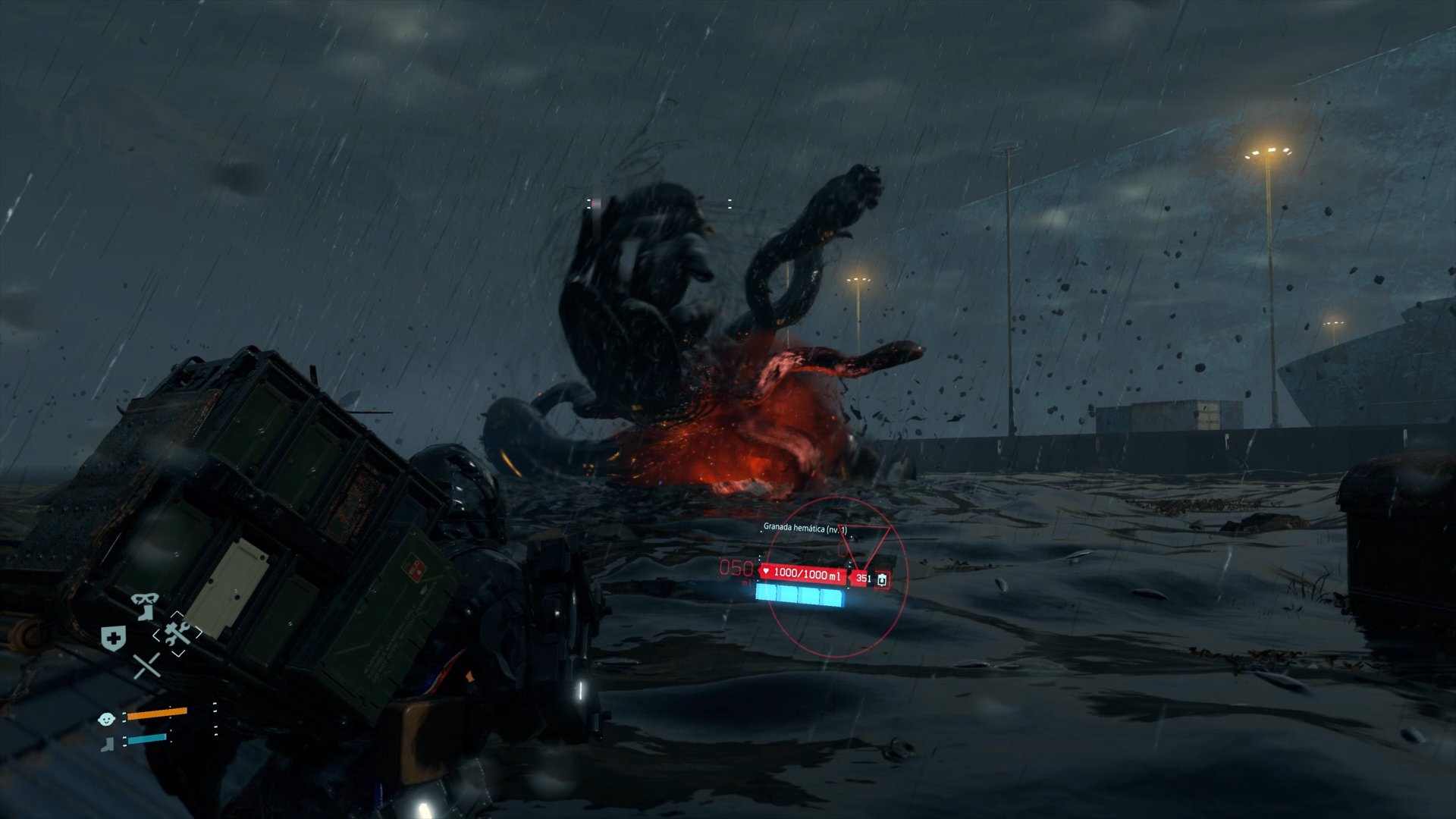Click the 050 ml ammo counter
The width and height of the screenshot is (1456, 819).
pos(736,570)
